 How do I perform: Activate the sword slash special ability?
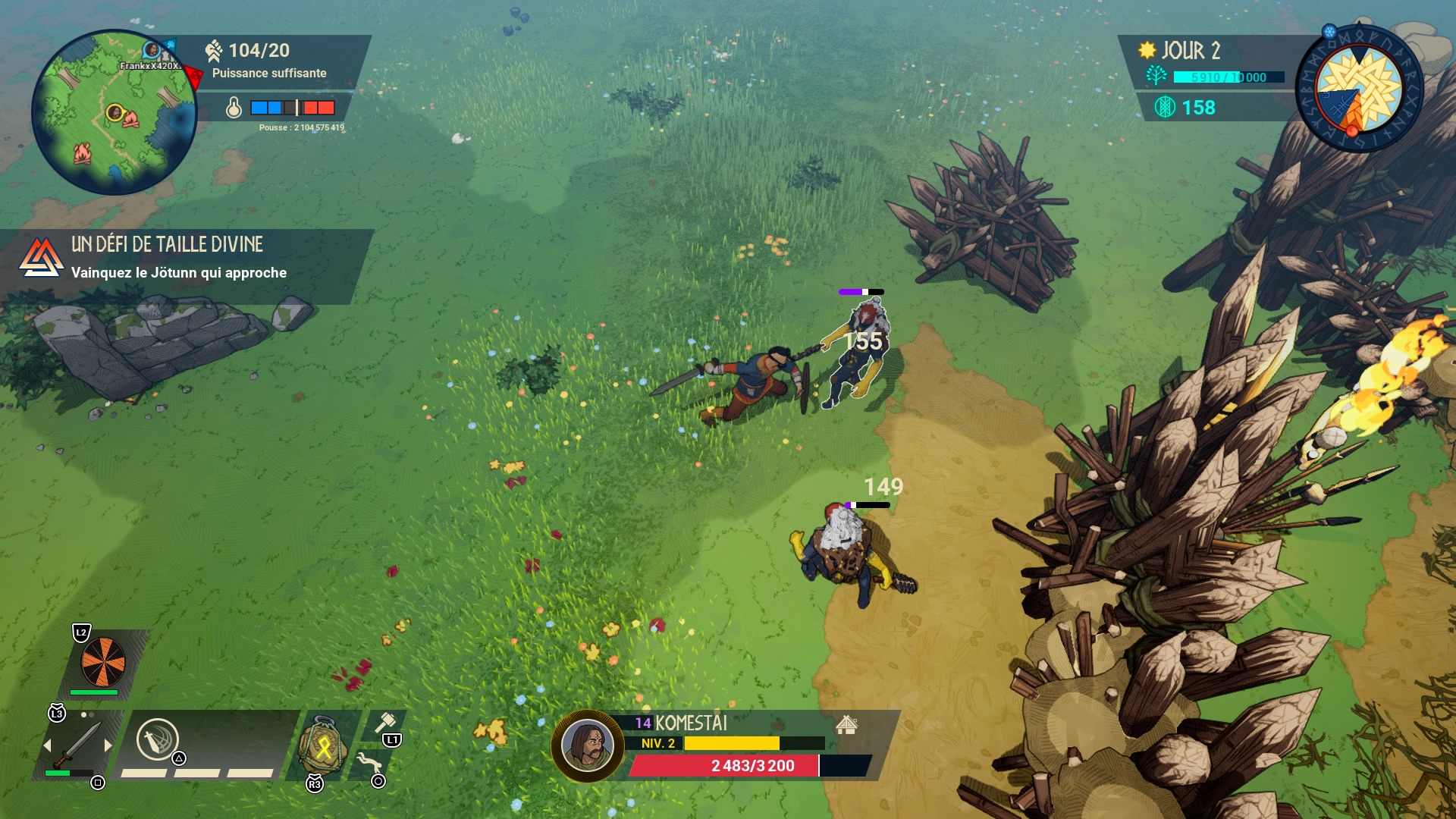(x=157, y=739)
